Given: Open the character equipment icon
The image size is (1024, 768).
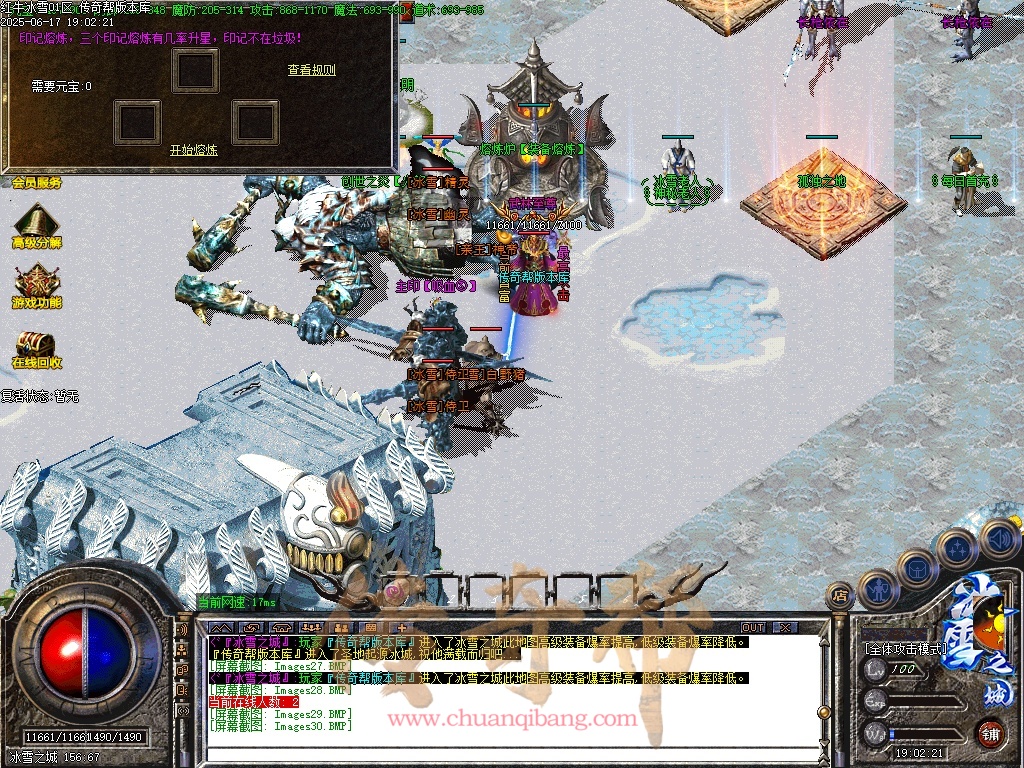Looking at the screenshot, I should [x=877, y=589].
